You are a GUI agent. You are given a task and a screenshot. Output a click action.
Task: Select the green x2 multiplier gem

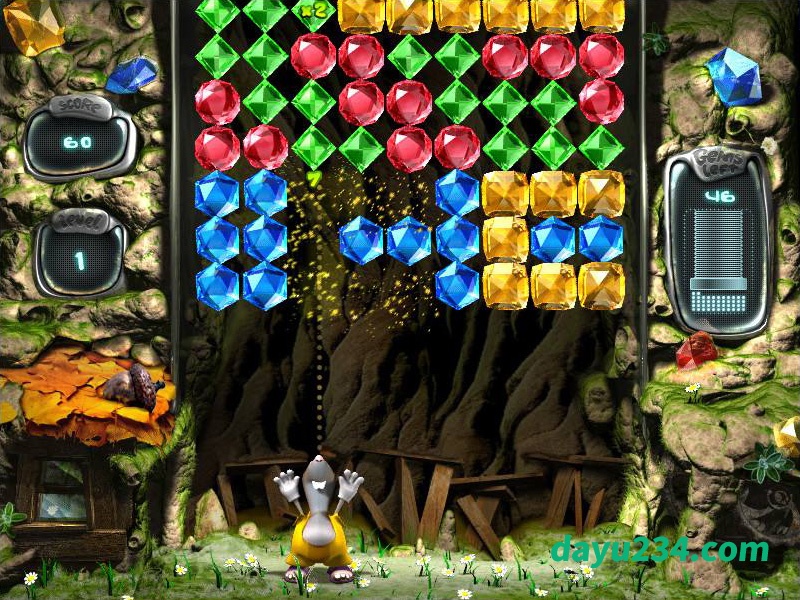point(313,11)
